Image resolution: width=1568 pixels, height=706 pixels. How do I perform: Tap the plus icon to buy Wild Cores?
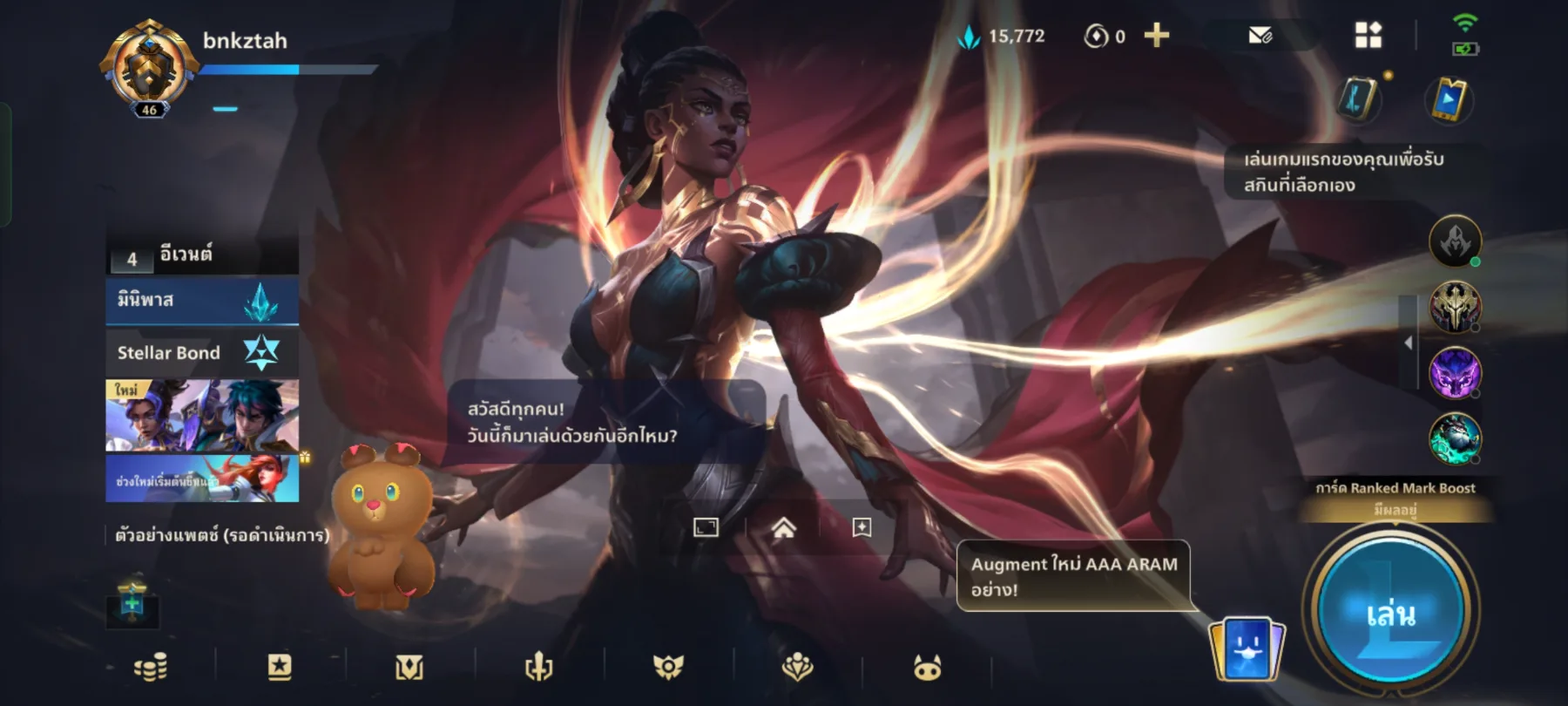1159,36
